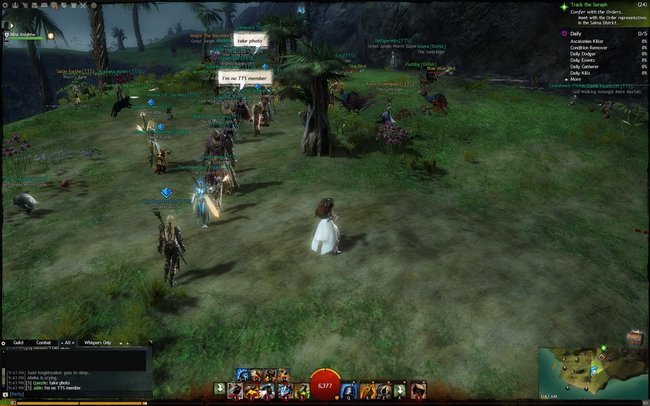This screenshot has width=650, height=406.
Task: Select the All chat tab
Action: click(x=67, y=343)
